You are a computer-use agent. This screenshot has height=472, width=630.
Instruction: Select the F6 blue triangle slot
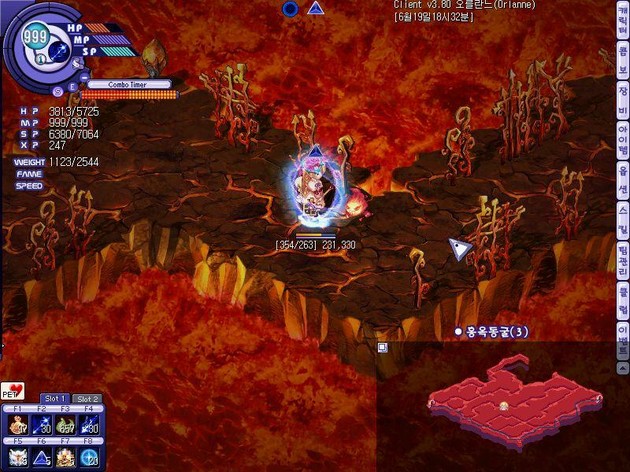click(x=42, y=458)
